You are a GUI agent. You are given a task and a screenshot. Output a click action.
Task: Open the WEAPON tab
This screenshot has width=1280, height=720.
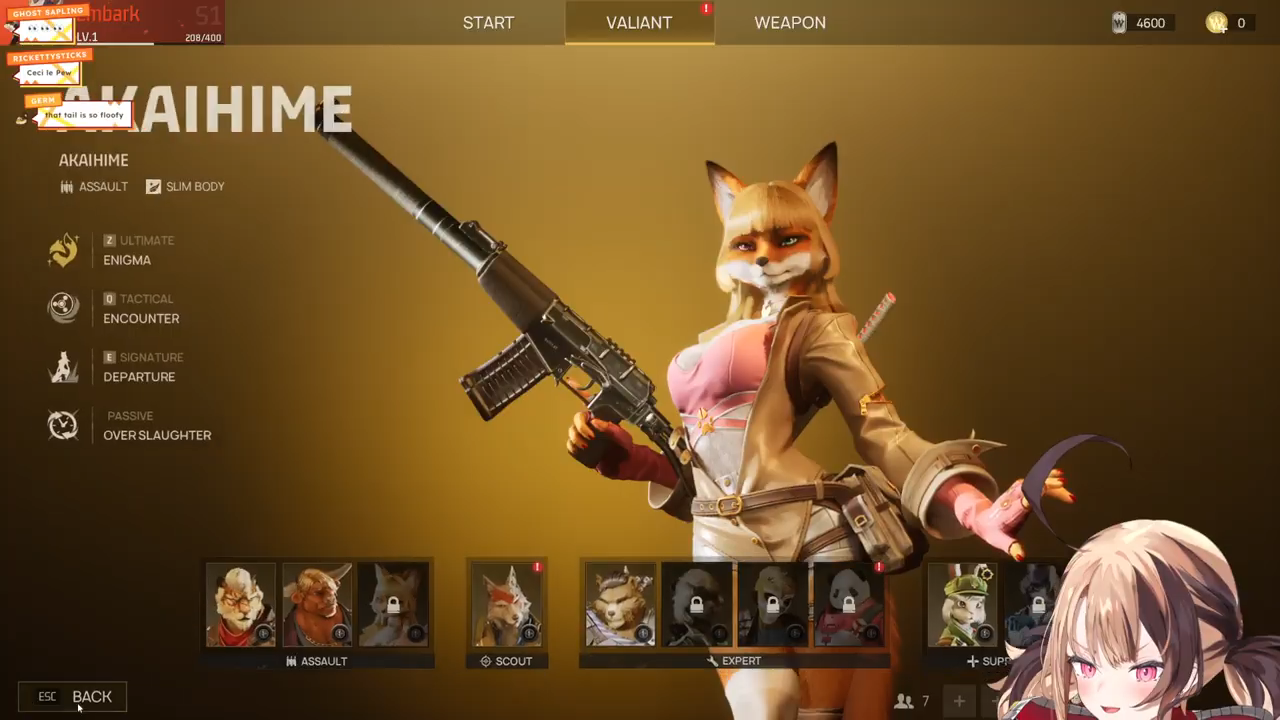[789, 22]
